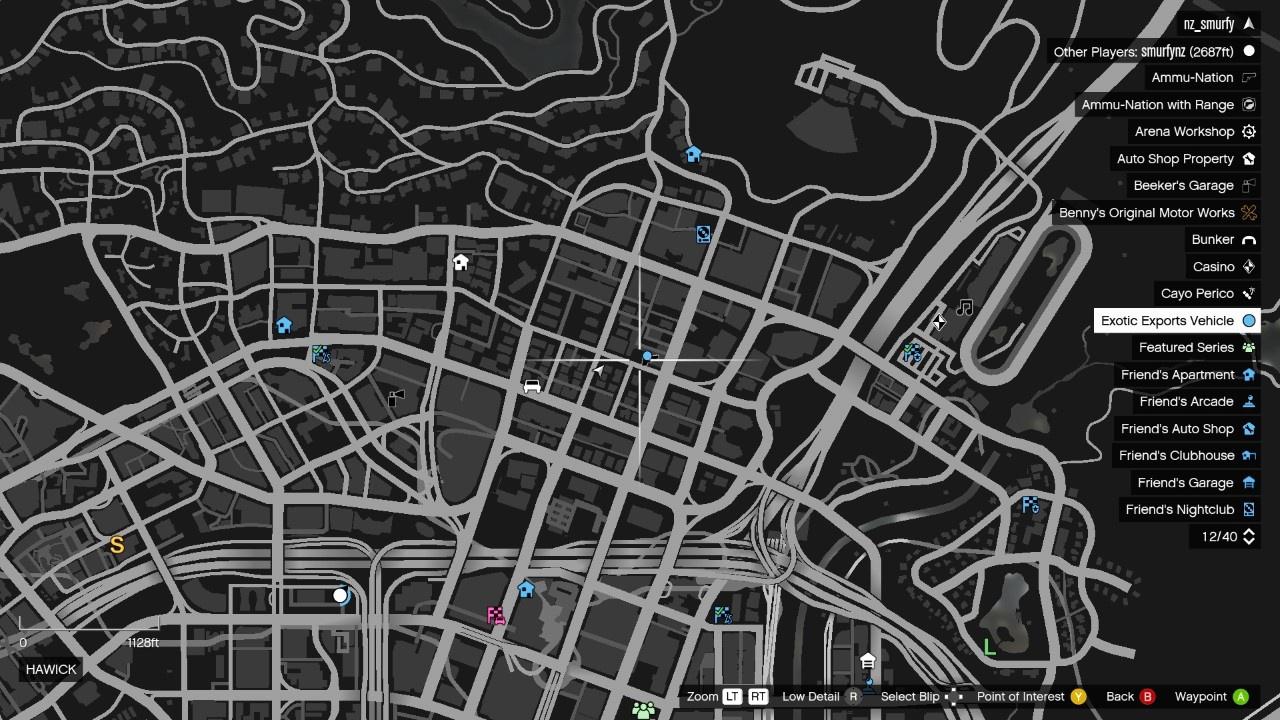Select the Ammu-Nation legend entry
This screenshot has width=1280, height=720.
click(x=1192, y=78)
